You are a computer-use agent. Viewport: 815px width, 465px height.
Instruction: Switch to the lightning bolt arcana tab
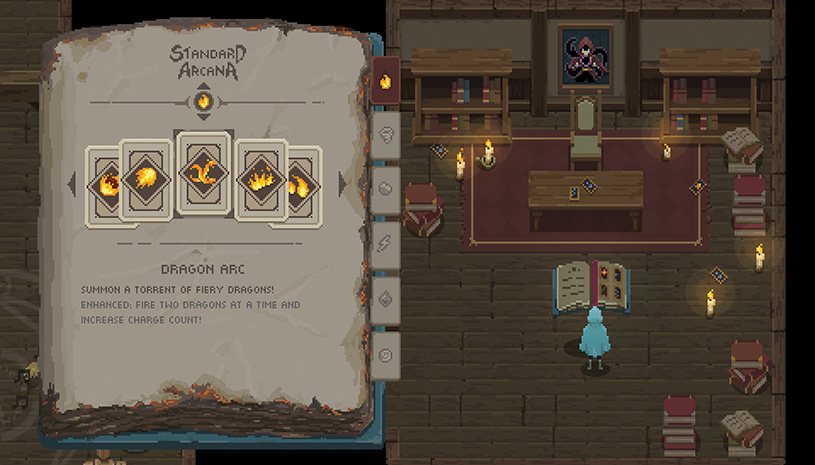pos(386,243)
